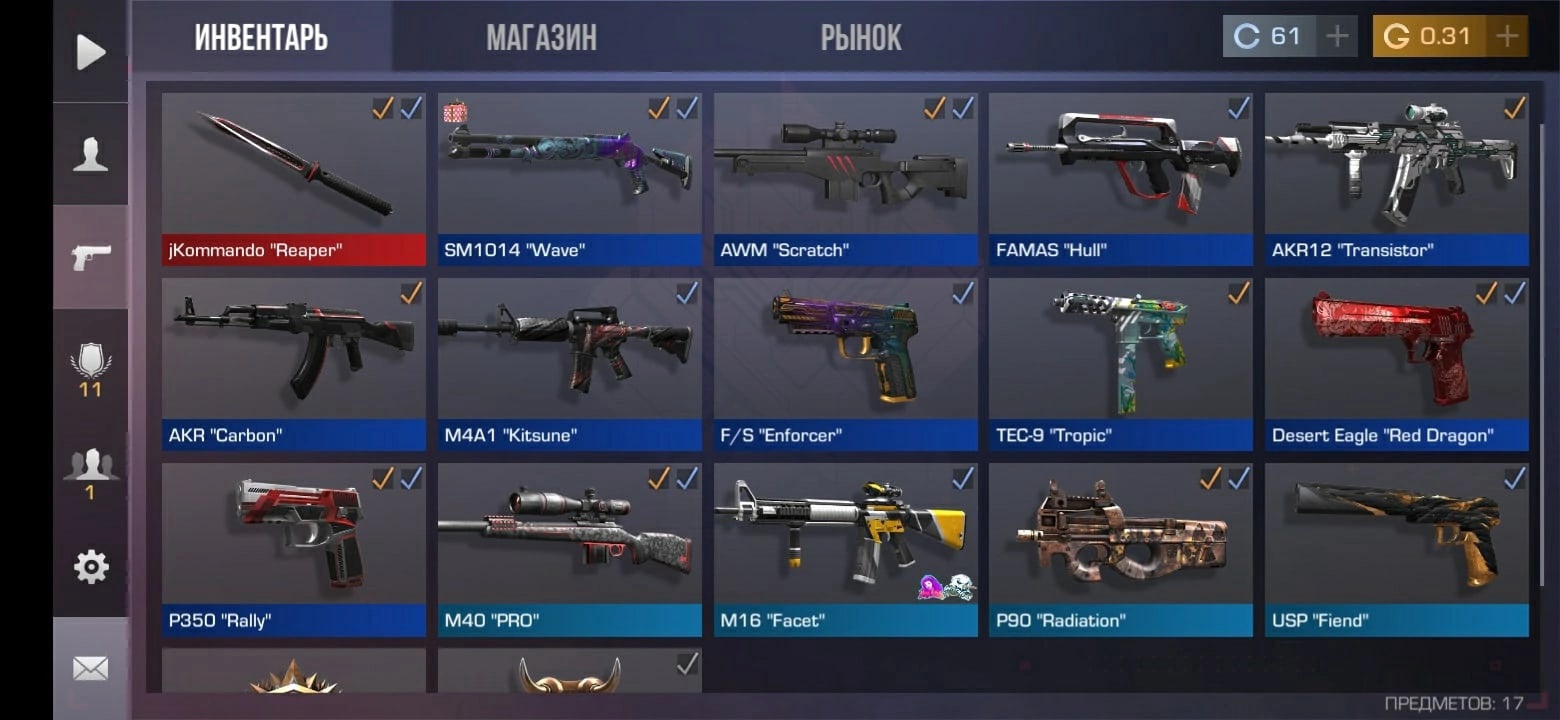Select the Инвентарь tab
The width and height of the screenshot is (1560, 720).
click(261, 38)
